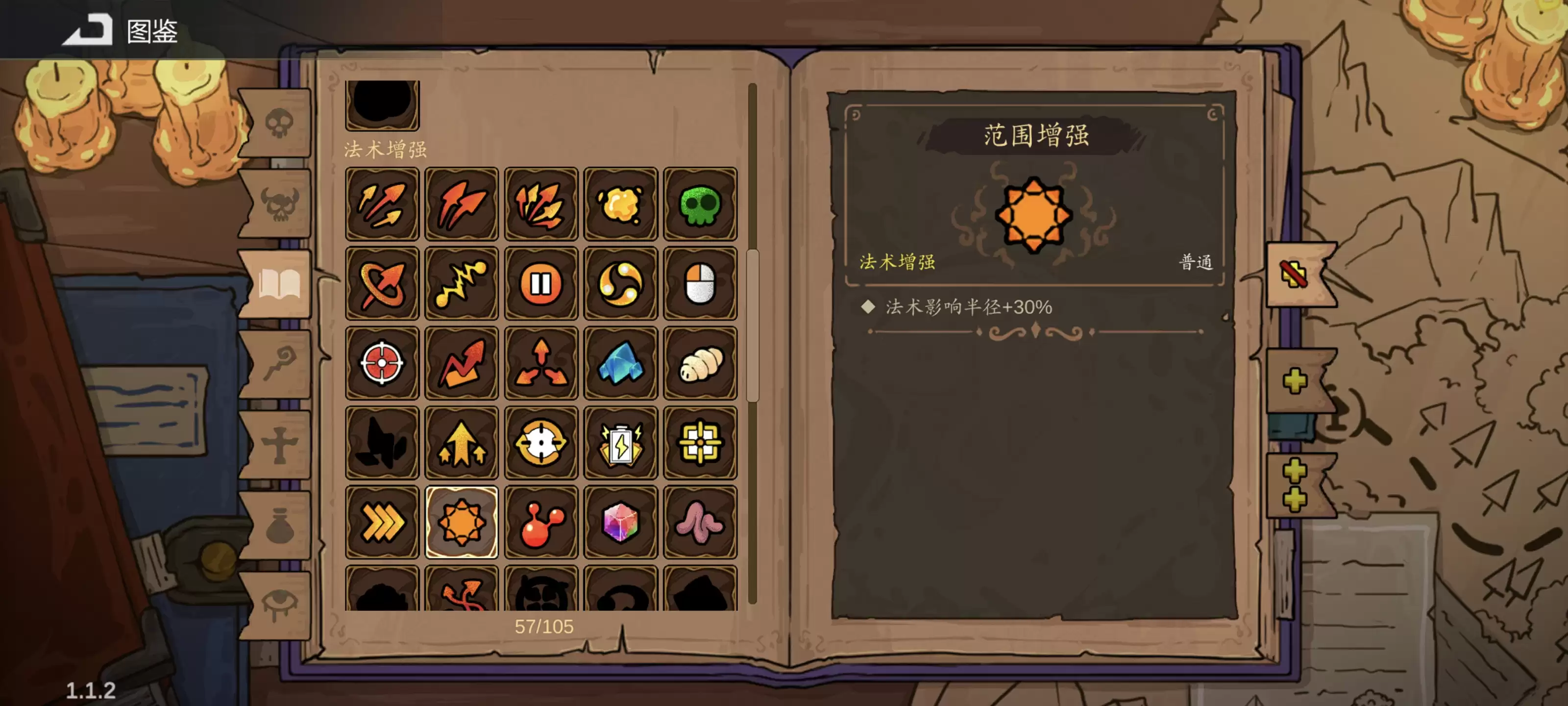The height and width of the screenshot is (706, 1568).
Task: Select the large yellow up-arrow enhancement icon
Action: 462,442
